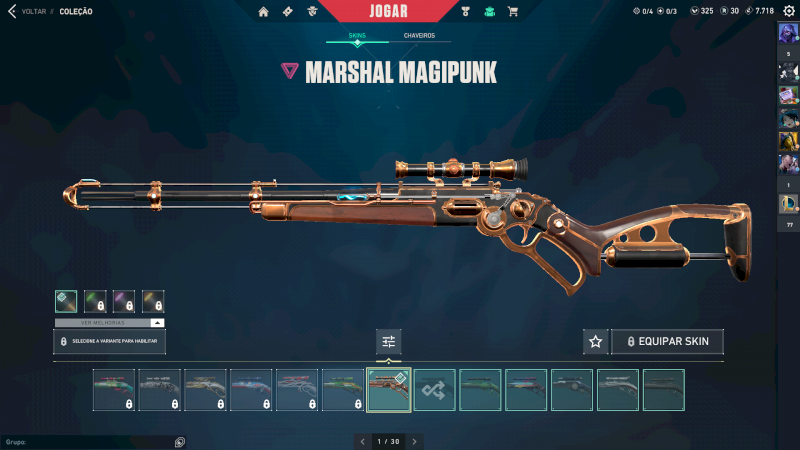Go back via the Voltar arrow
800x450 pixels.
(x=12, y=12)
